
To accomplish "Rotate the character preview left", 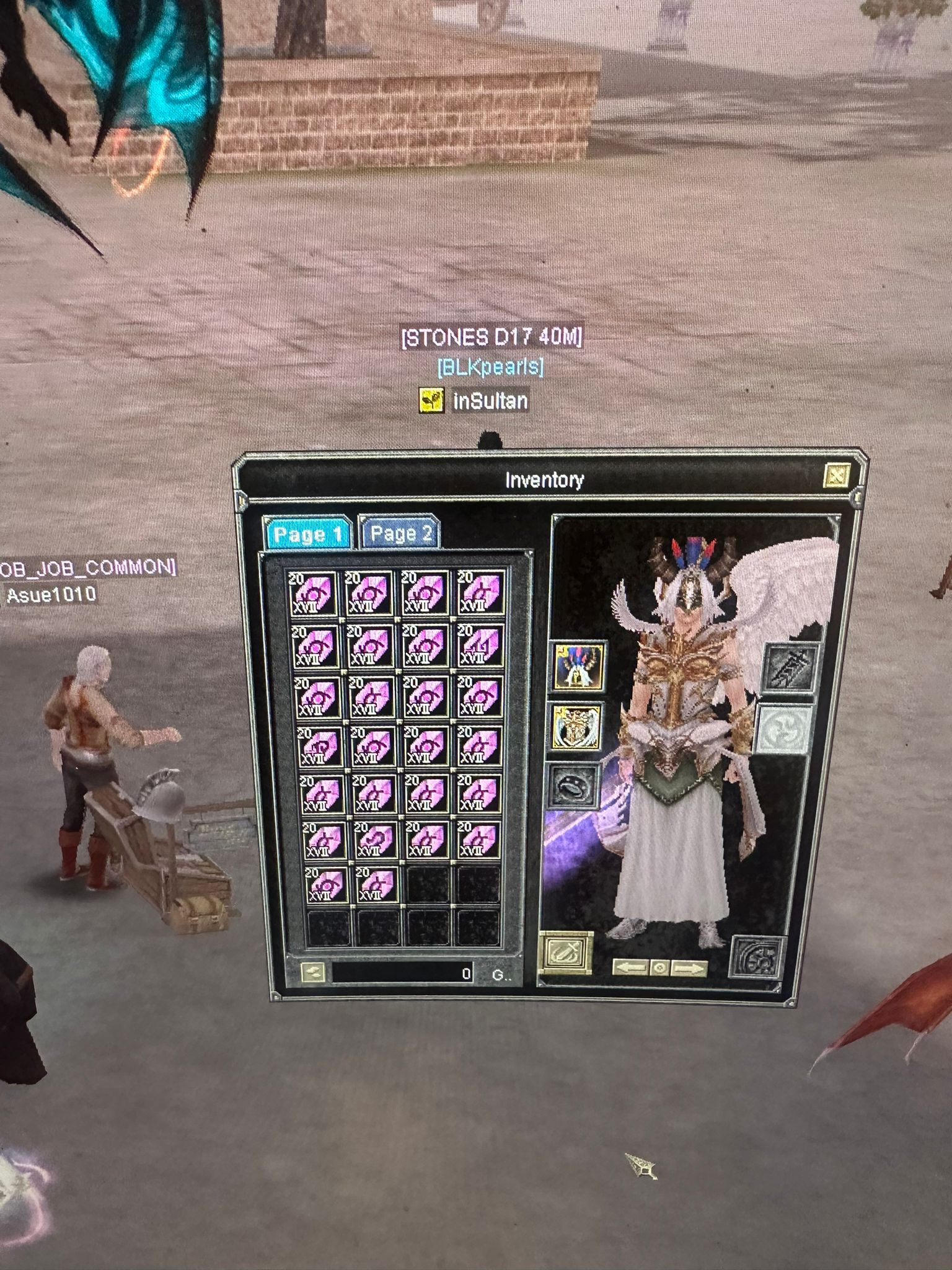I will click(630, 968).
